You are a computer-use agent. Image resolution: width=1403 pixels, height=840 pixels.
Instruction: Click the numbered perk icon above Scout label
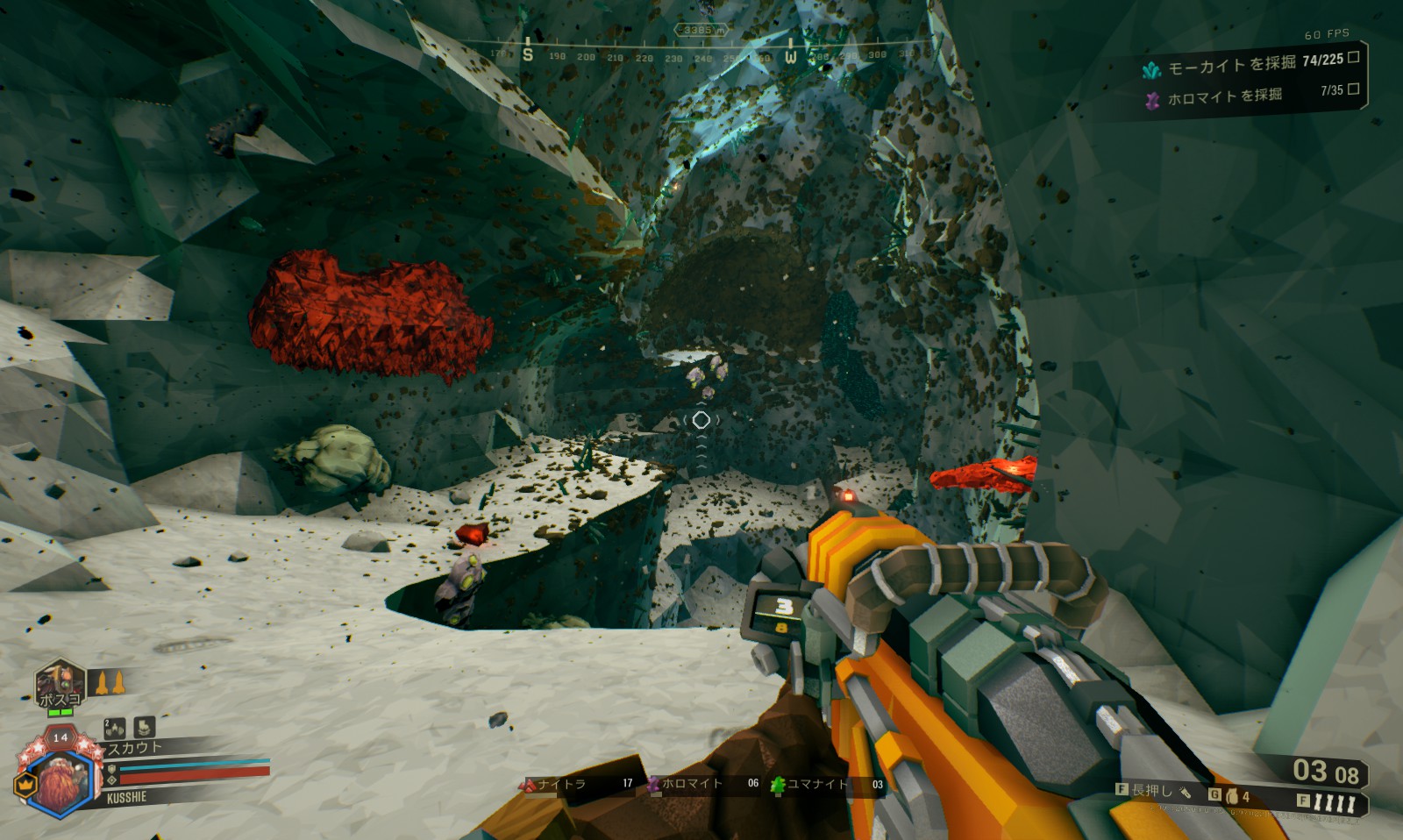pyautogui.click(x=115, y=728)
